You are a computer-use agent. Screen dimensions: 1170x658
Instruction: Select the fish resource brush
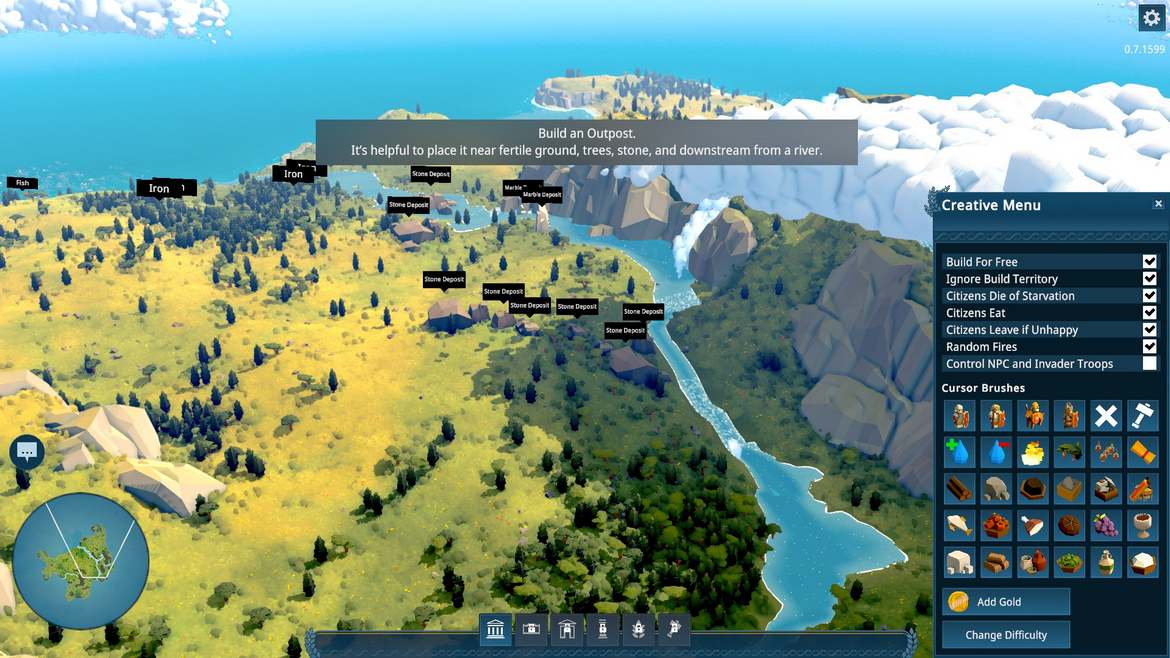coord(959,526)
